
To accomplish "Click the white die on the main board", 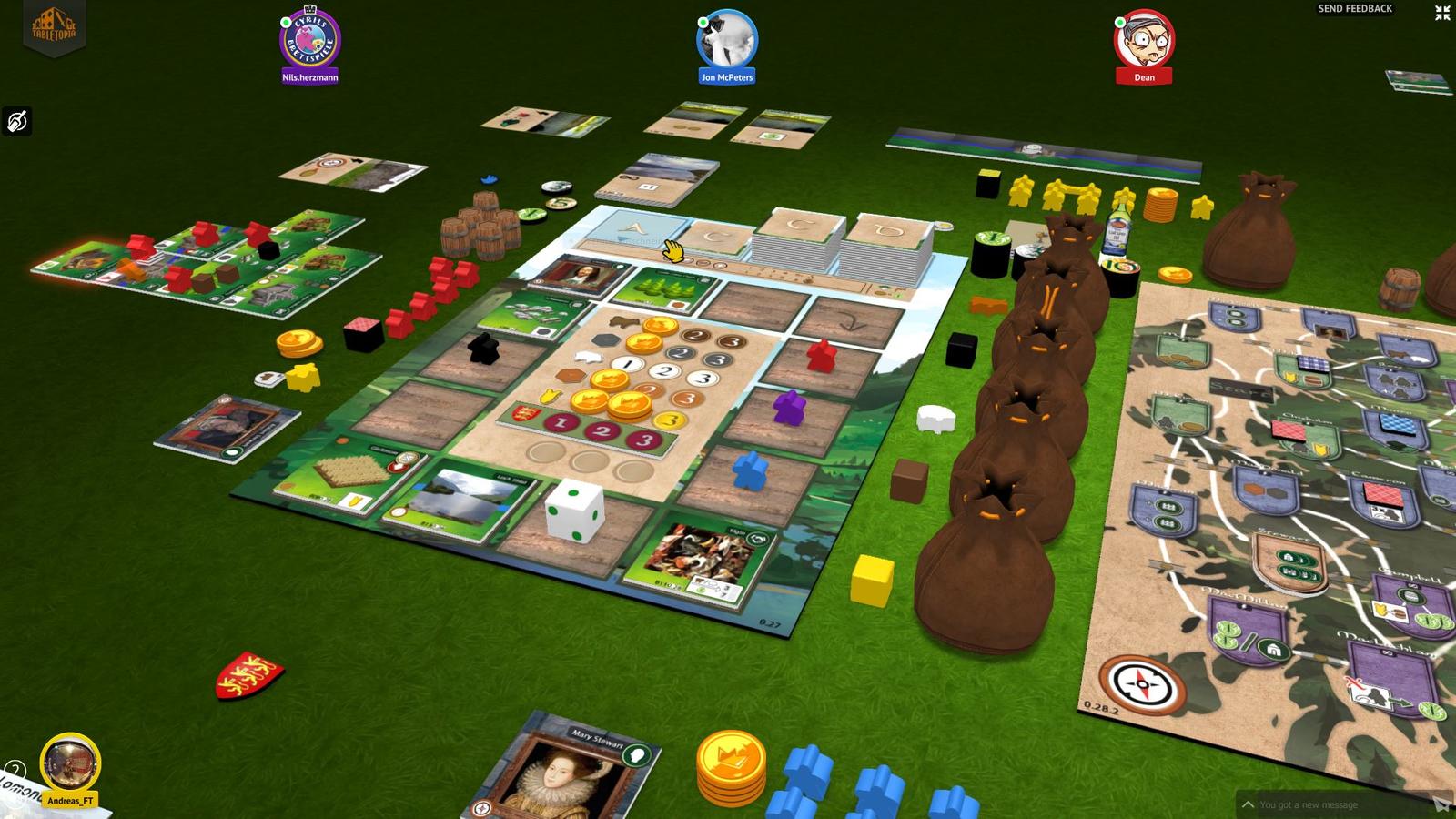I will 573,512.
